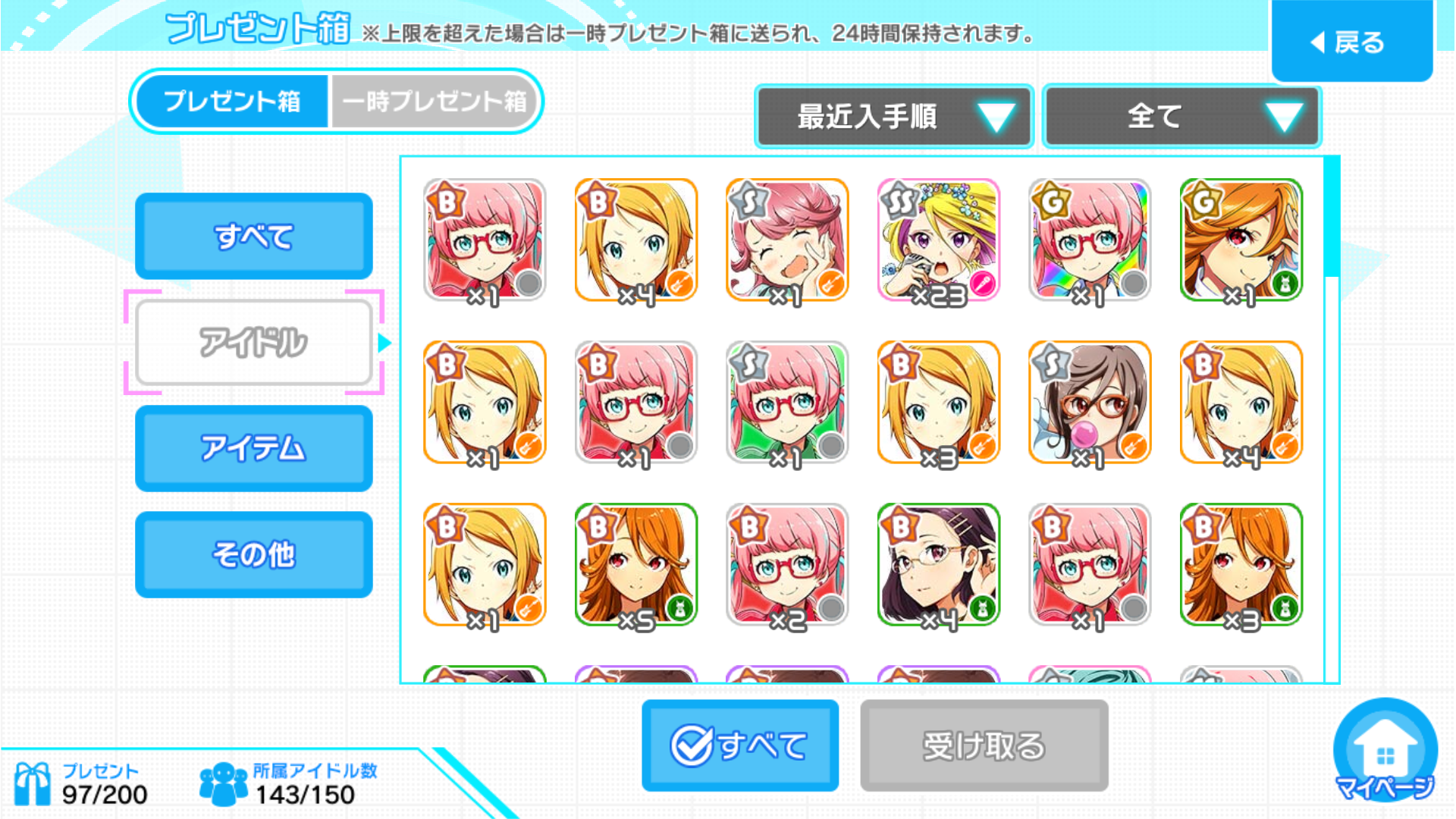Show the すべて category in the side menu
The image size is (1456, 819).
(253, 236)
